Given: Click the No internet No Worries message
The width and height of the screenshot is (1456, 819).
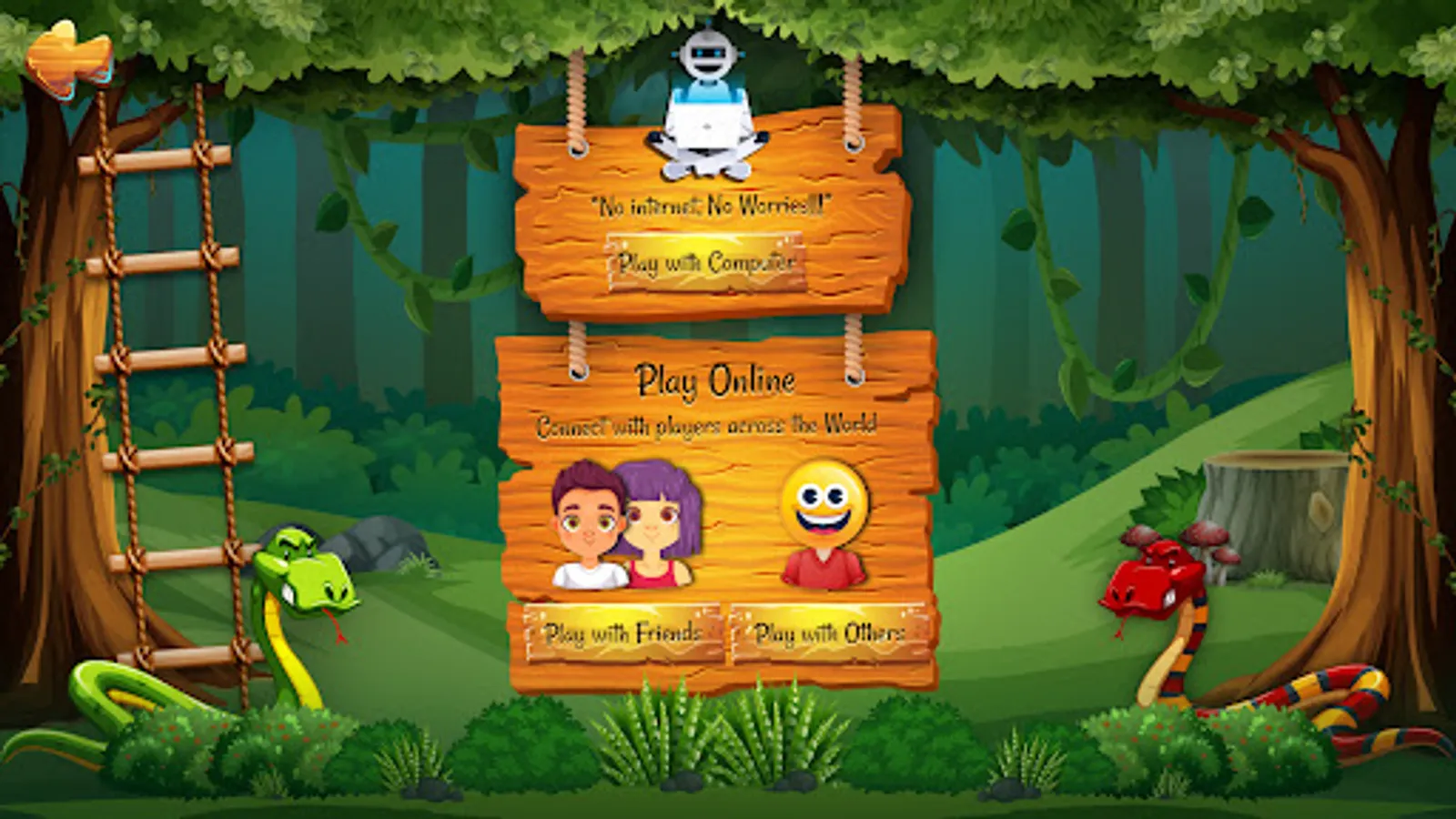Looking at the screenshot, I should point(708,205).
